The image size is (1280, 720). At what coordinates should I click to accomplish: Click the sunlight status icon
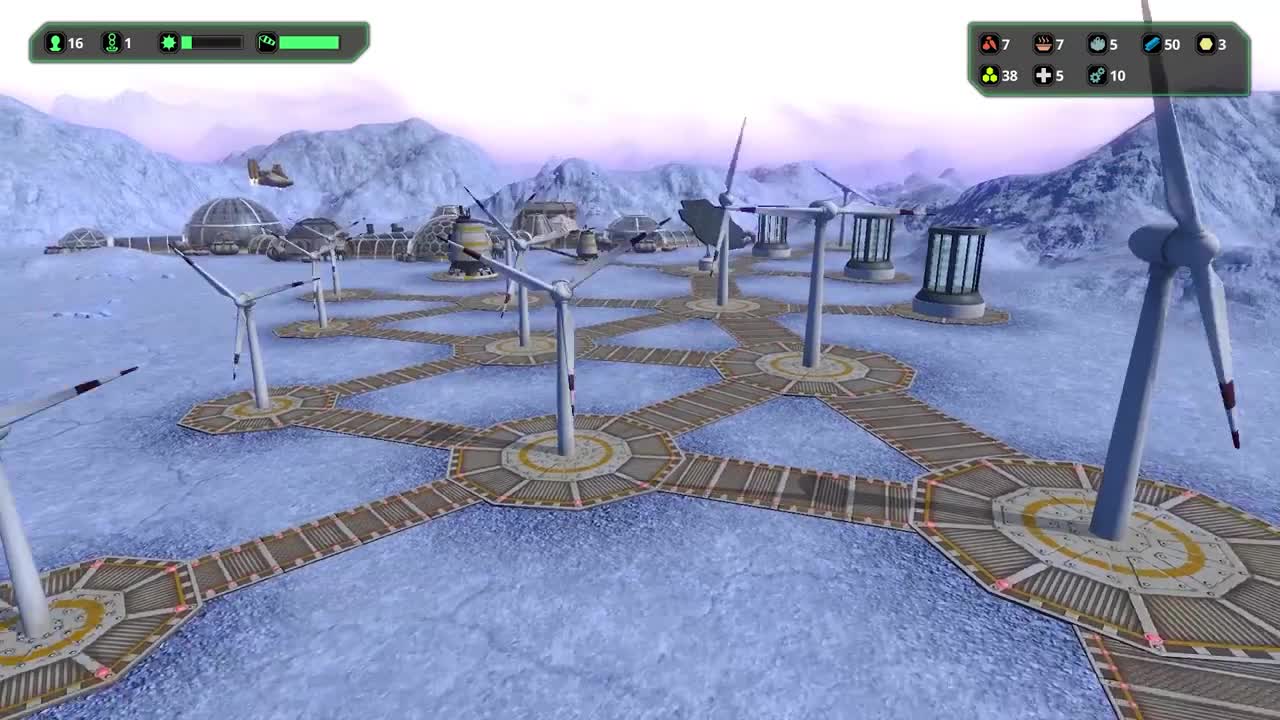click(170, 42)
